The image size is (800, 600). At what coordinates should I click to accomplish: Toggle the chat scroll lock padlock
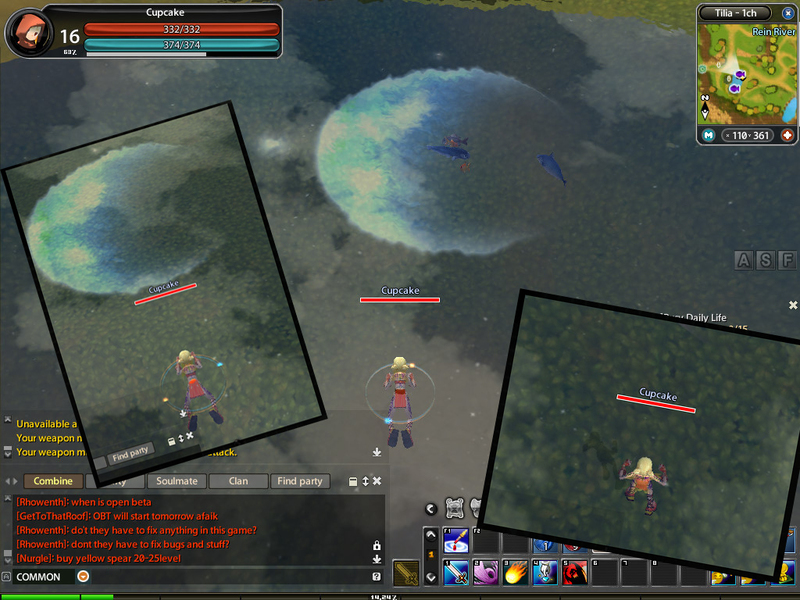point(376,545)
